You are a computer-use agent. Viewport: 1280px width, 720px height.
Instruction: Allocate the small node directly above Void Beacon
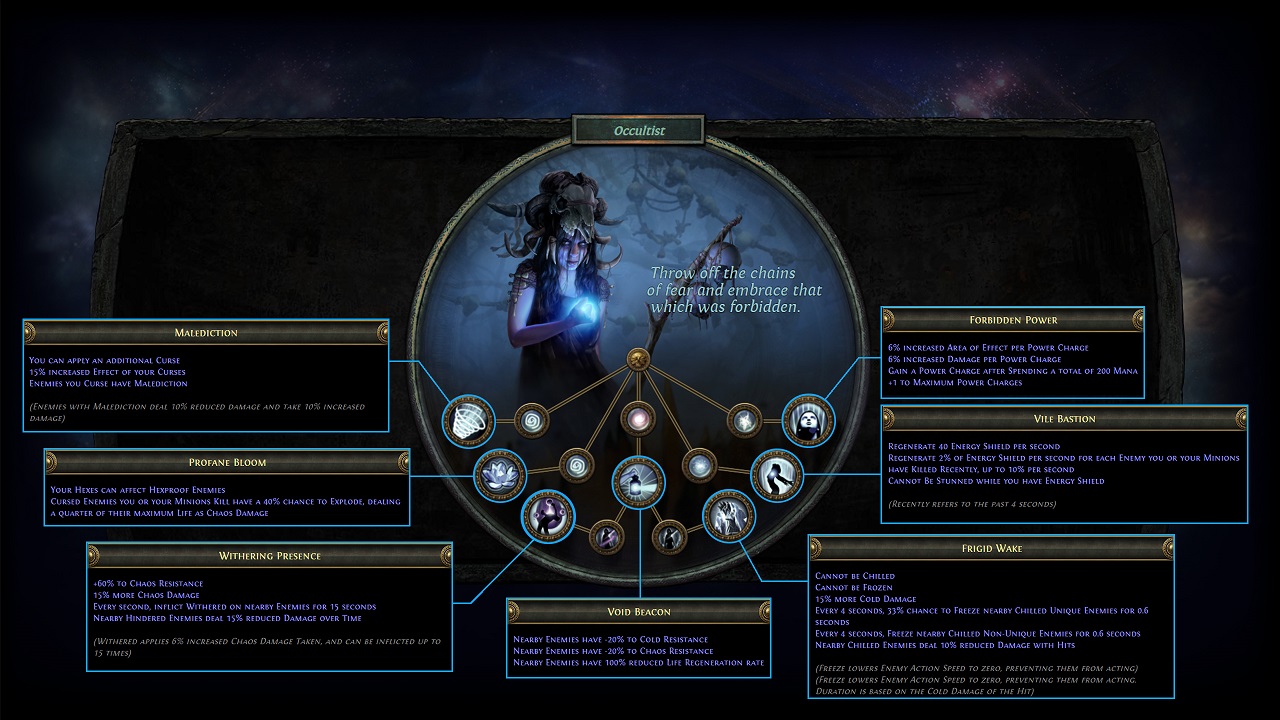(x=636, y=418)
